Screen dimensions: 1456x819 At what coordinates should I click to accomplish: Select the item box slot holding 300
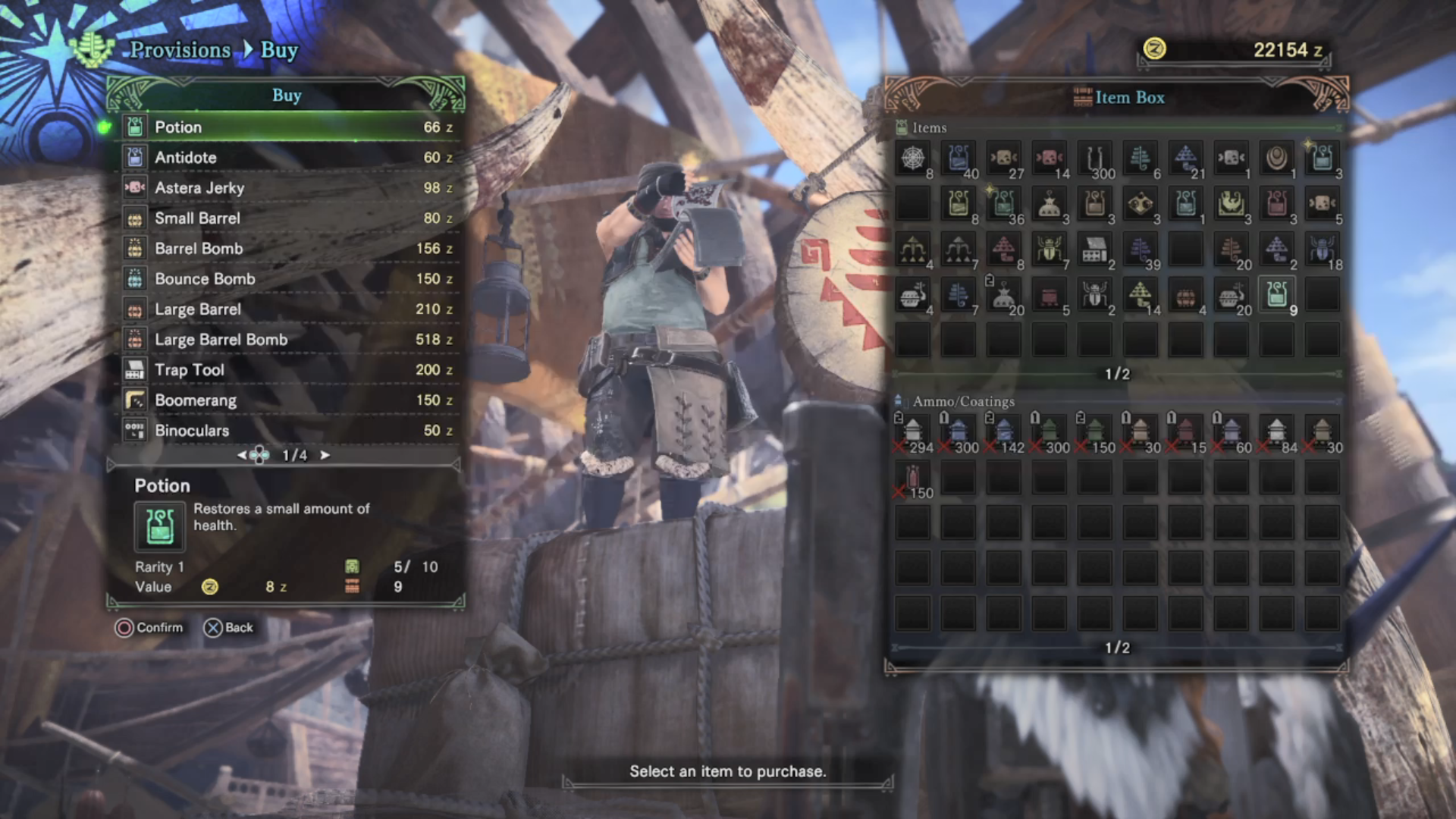(x=1095, y=158)
